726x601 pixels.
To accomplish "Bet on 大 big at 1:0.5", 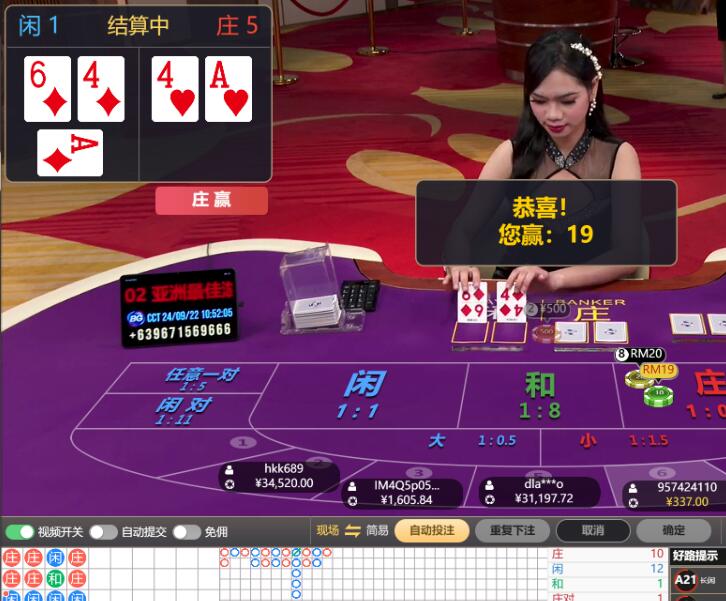I will coord(470,440).
